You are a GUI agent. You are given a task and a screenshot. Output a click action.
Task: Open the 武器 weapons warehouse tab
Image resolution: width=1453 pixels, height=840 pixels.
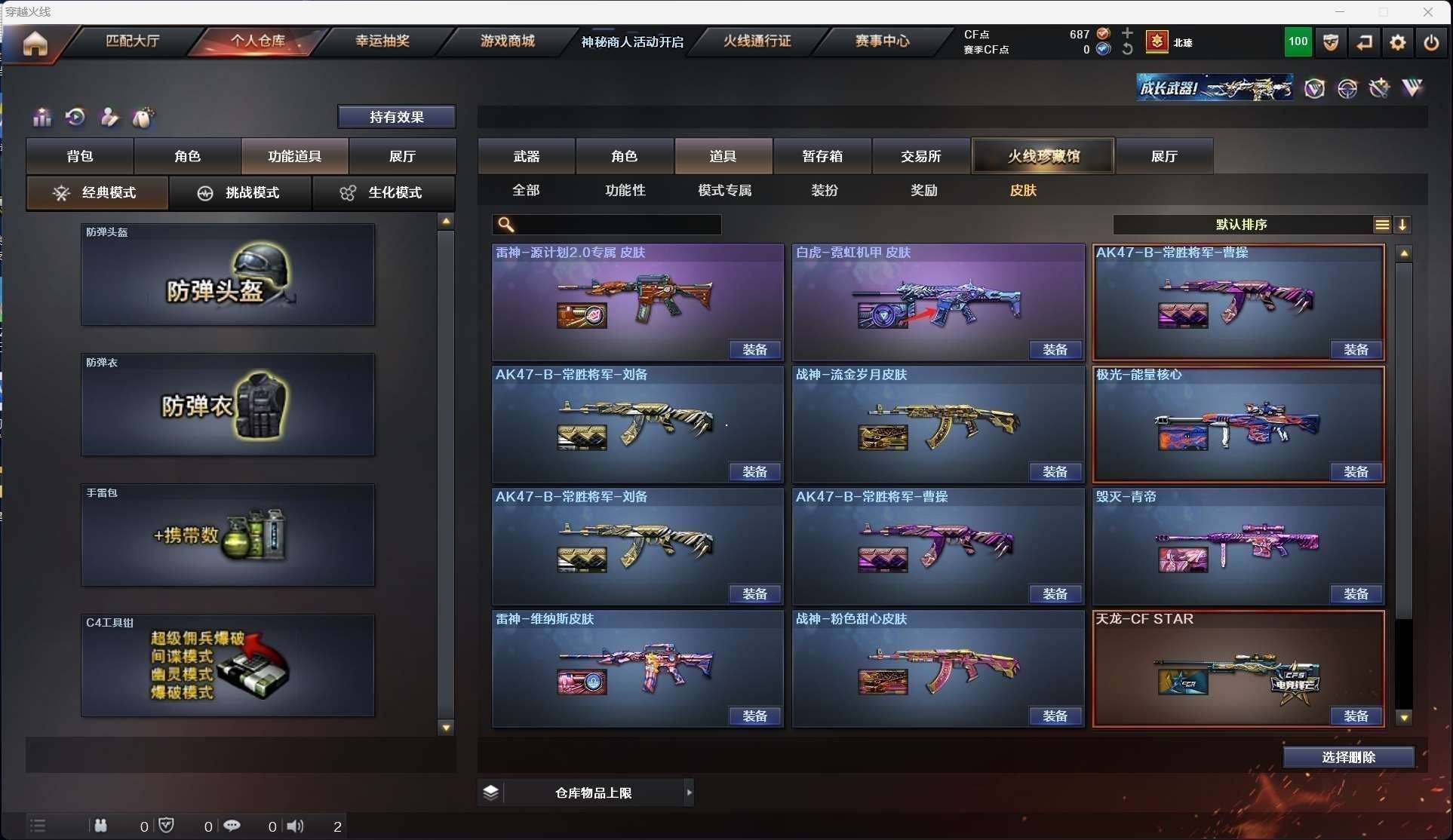(x=526, y=156)
